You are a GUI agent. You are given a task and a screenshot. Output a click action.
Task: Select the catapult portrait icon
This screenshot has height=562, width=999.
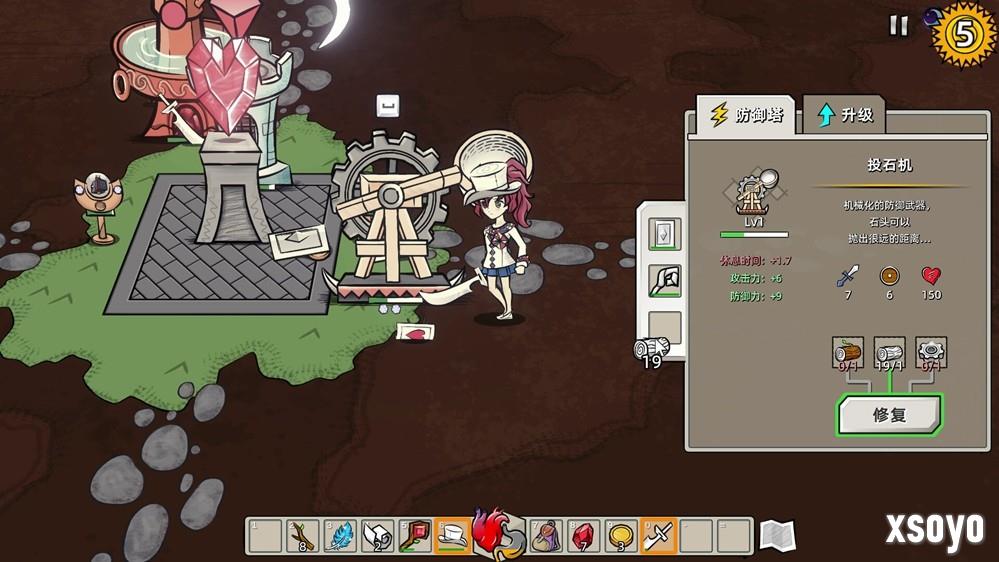point(754,196)
